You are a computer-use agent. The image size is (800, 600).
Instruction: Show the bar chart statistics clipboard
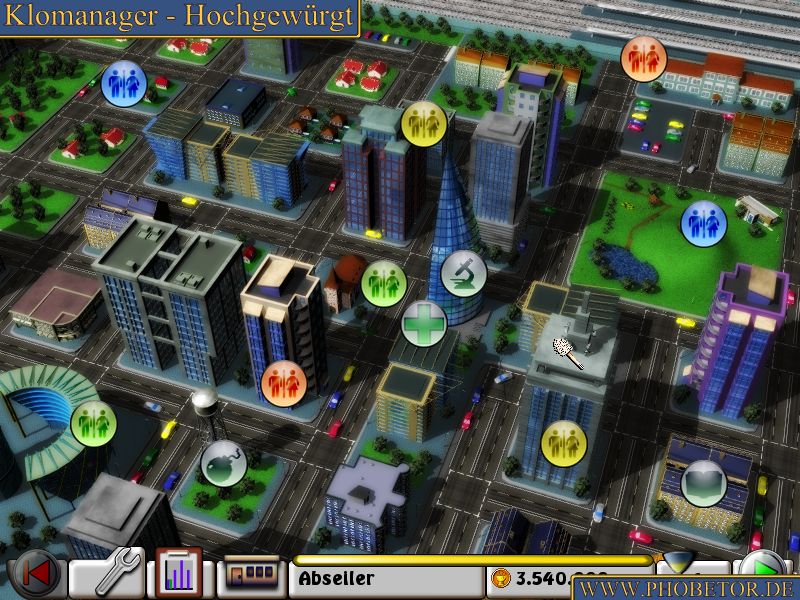pos(180,575)
